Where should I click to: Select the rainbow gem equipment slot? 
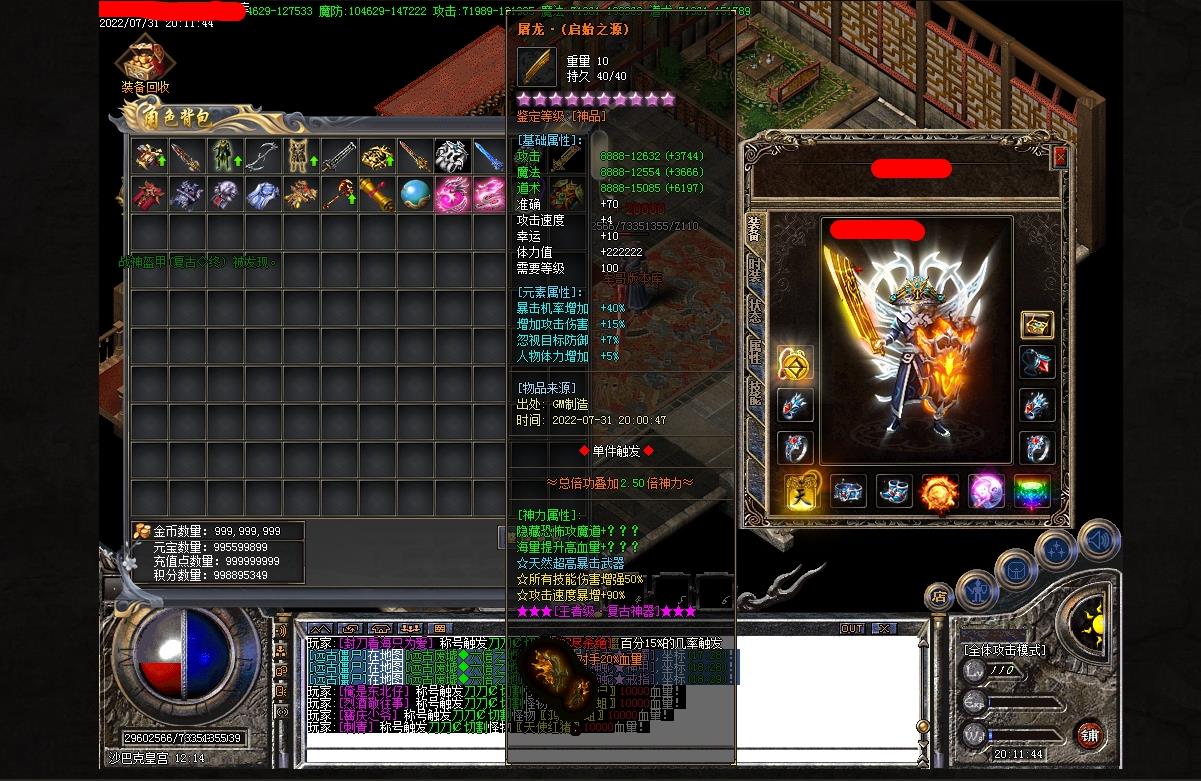1032,492
